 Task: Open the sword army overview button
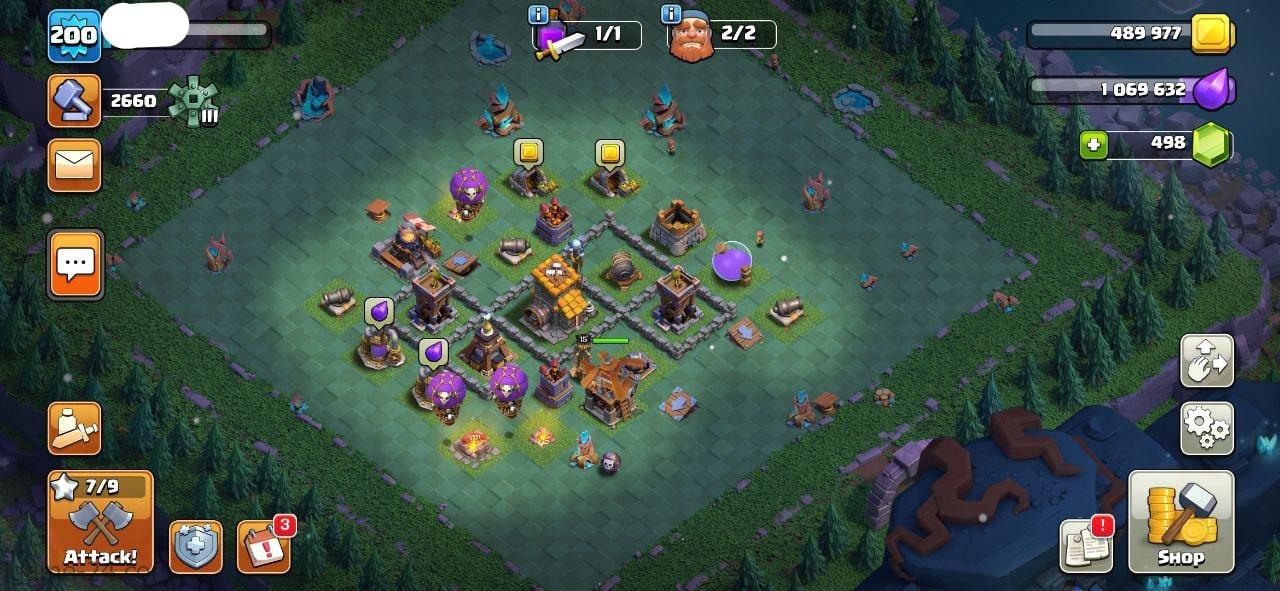tap(75, 429)
